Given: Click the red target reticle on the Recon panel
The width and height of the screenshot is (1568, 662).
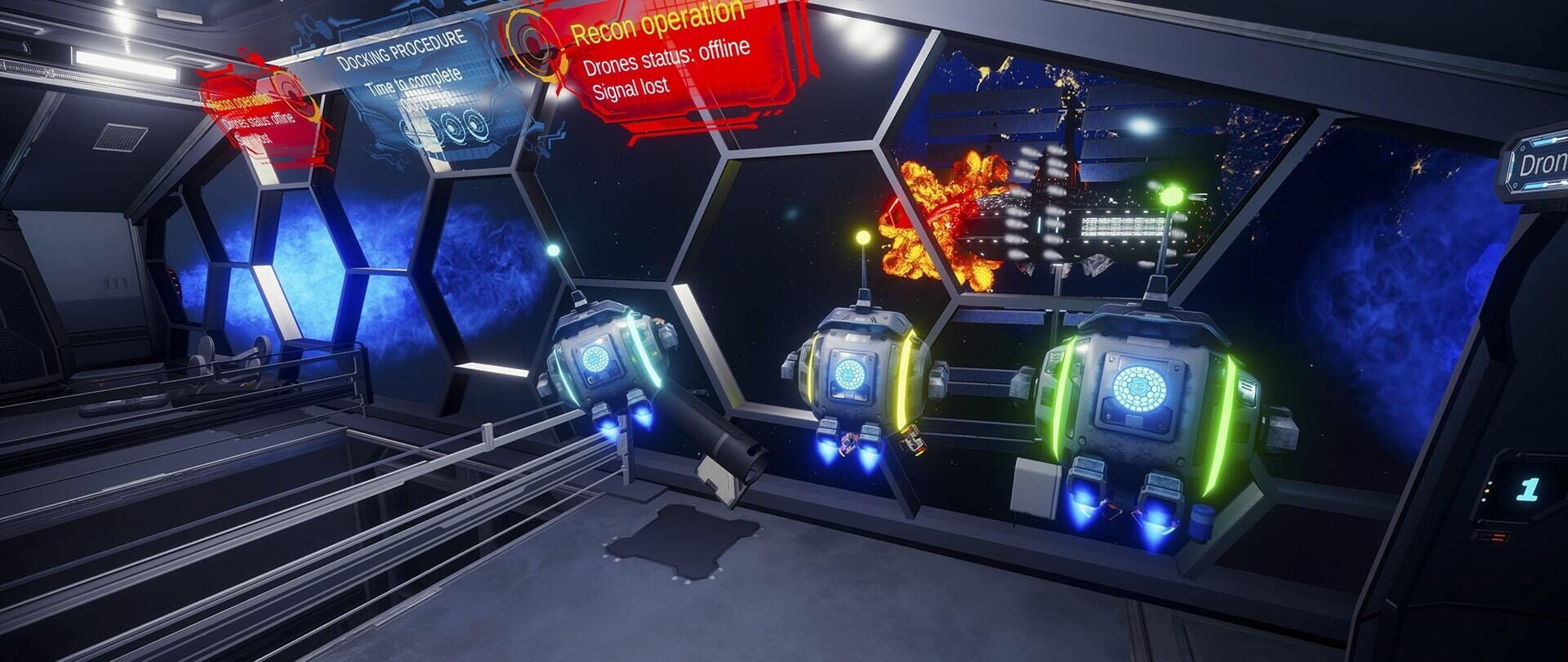Looking at the screenshot, I should (532, 47).
